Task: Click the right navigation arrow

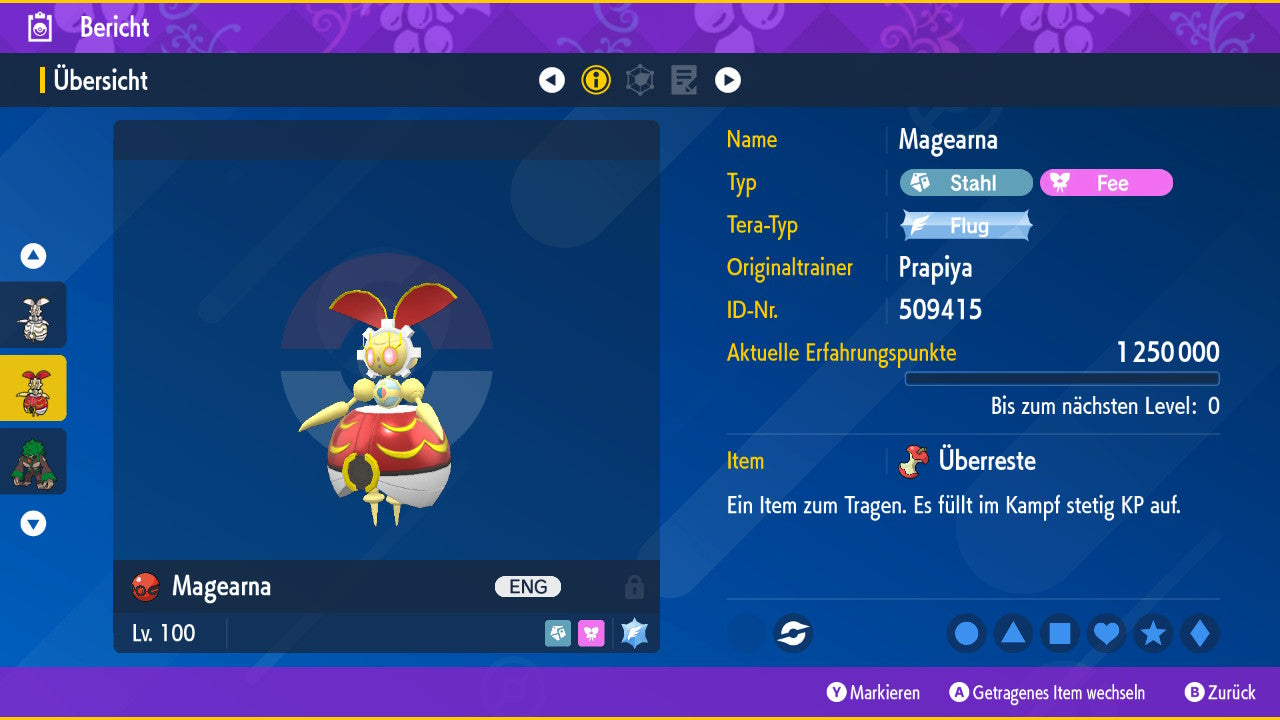Action: click(727, 80)
